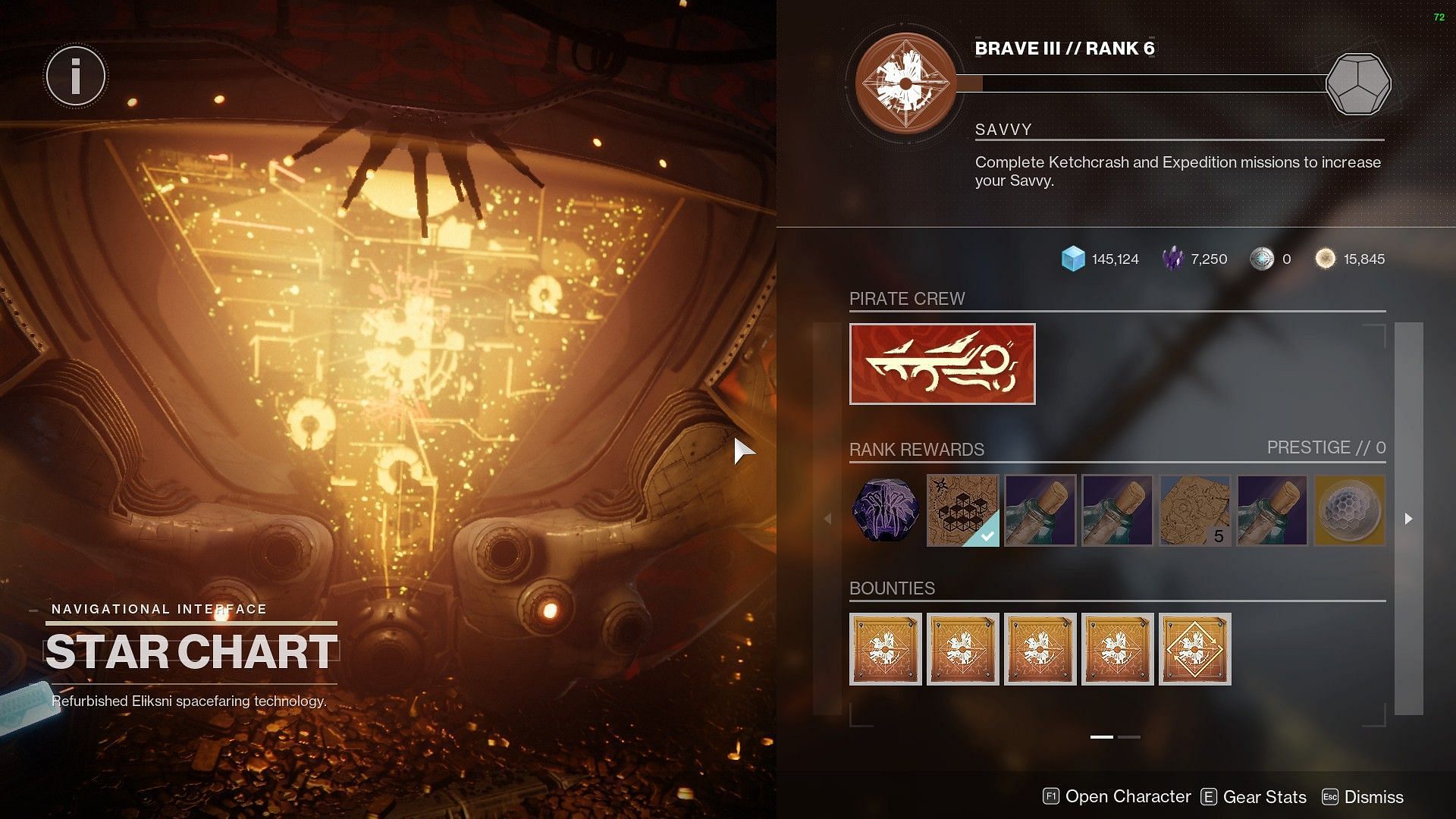Pick up the diamond-bordered bounty
This screenshot has height=819, width=1456.
(x=1194, y=649)
